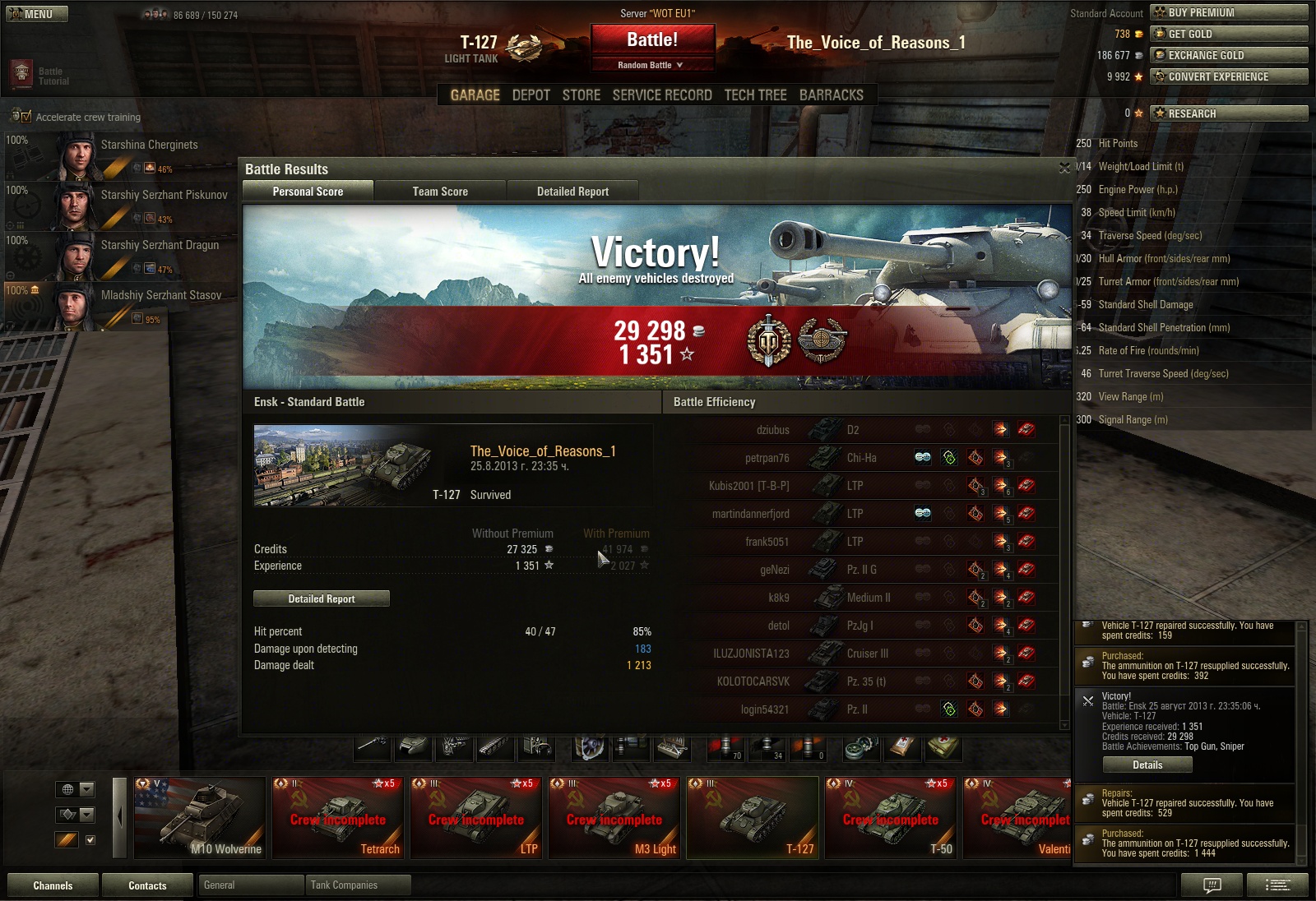Image resolution: width=1316 pixels, height=901 pixels.
Task: Open the Detailed Report tab
Action: pyautogui.click(x=572, y=192)
